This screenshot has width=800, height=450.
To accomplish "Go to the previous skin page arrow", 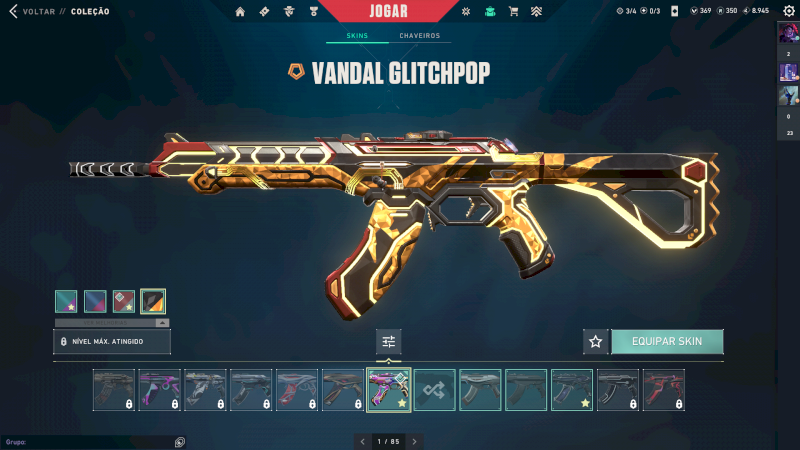I will [x=362, y=441].
